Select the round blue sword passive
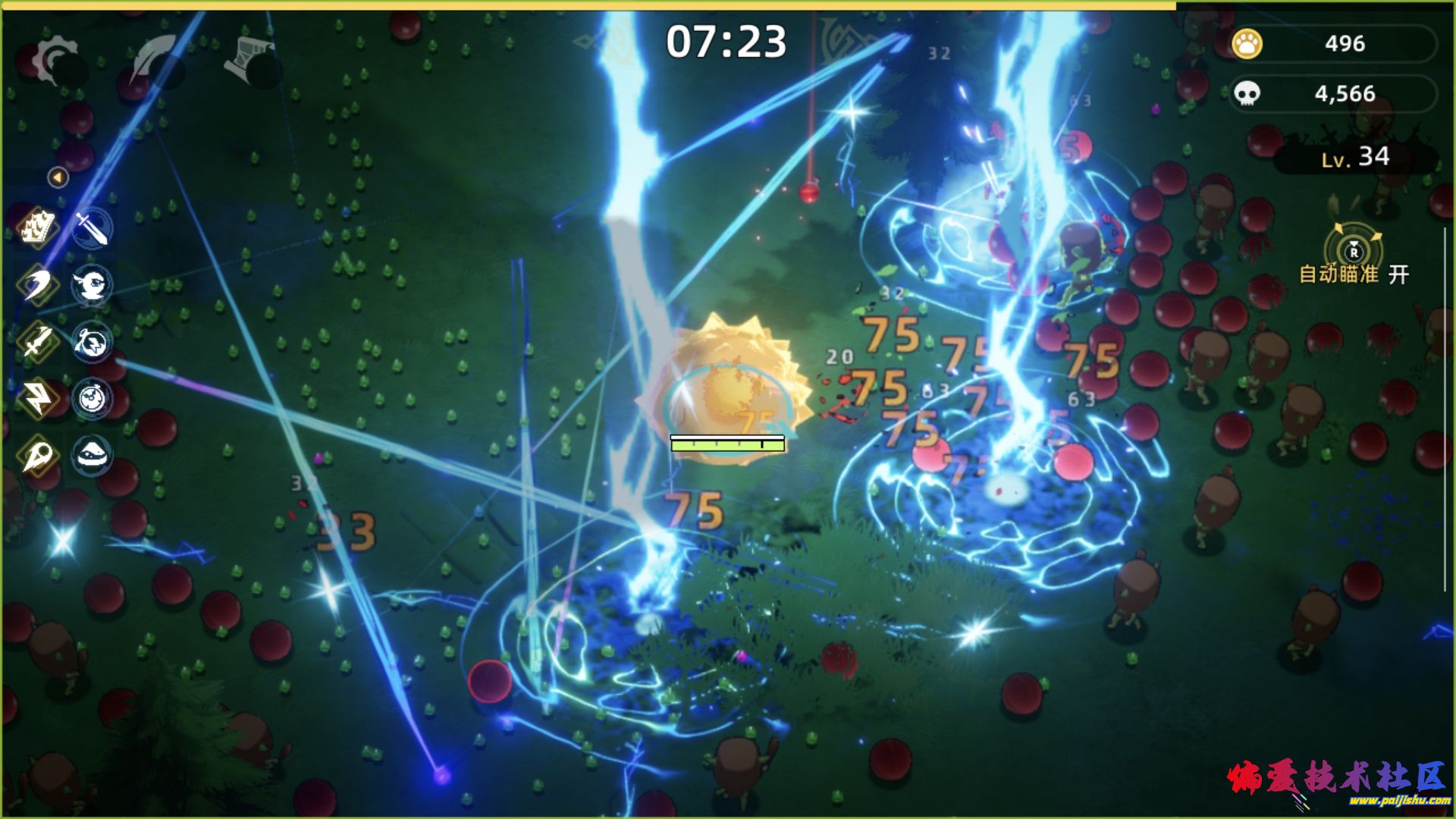 point(93,227)
